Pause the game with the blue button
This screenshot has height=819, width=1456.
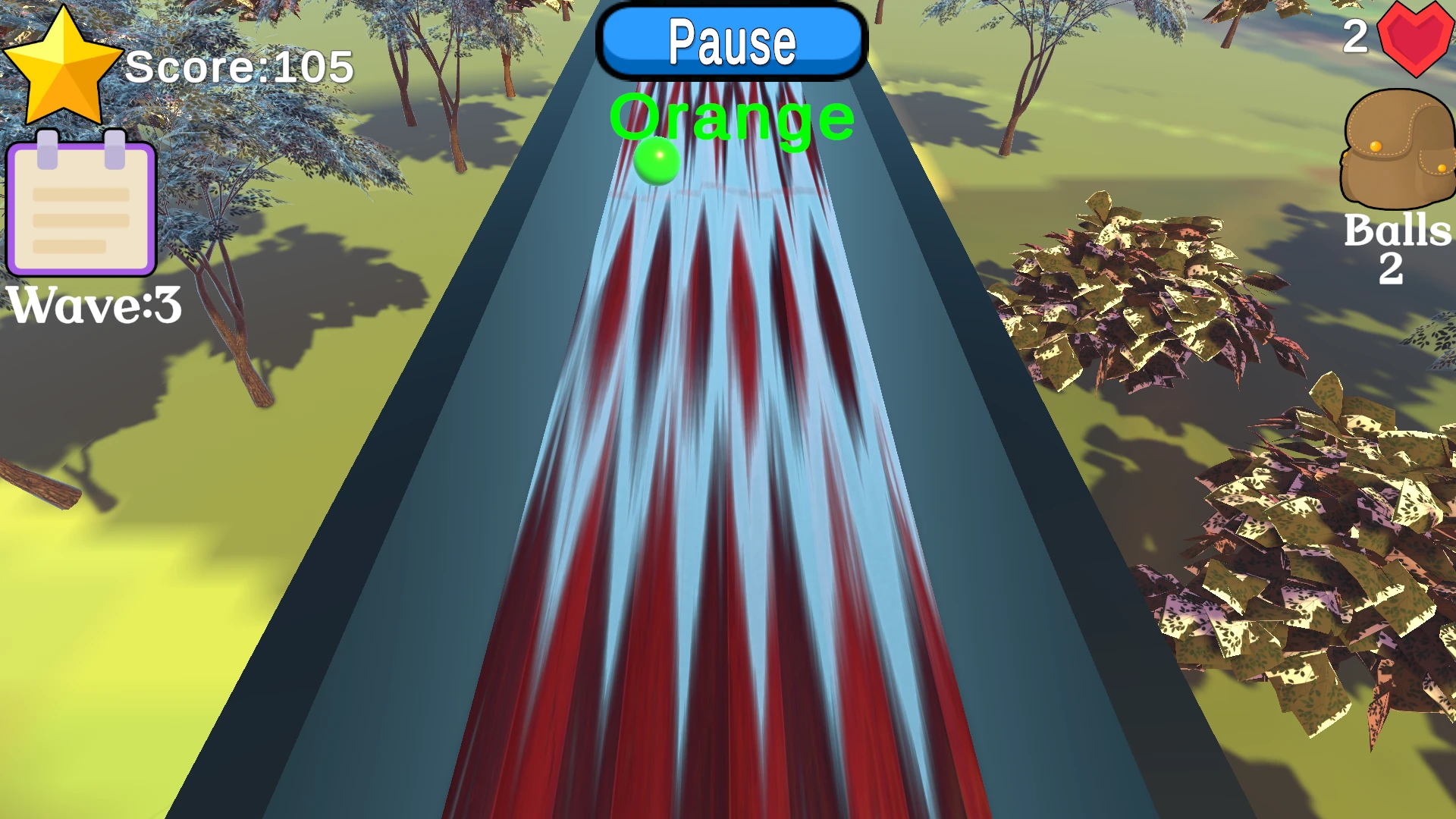coord(732,42)
